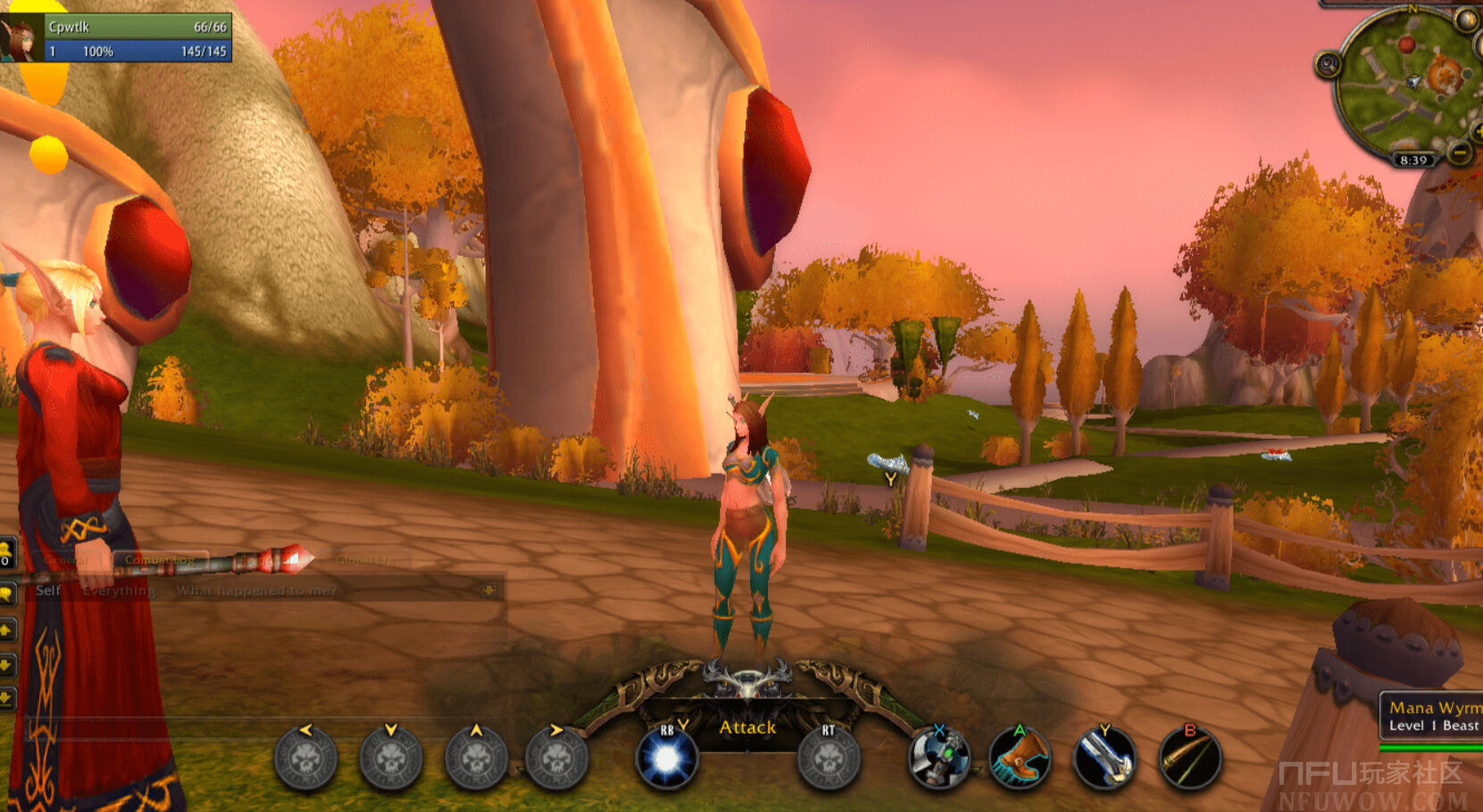Image resolution: width=1483 pixels, height=812 pixels.
Task: Toggle the minimap tracking magnifier button
Action: click(x=1329, y=65)
